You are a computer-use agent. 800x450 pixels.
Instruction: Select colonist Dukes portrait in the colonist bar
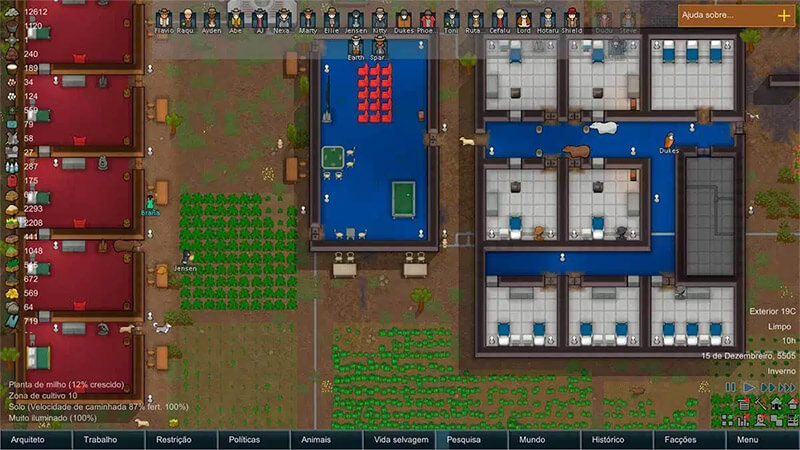tap(404, 19)
